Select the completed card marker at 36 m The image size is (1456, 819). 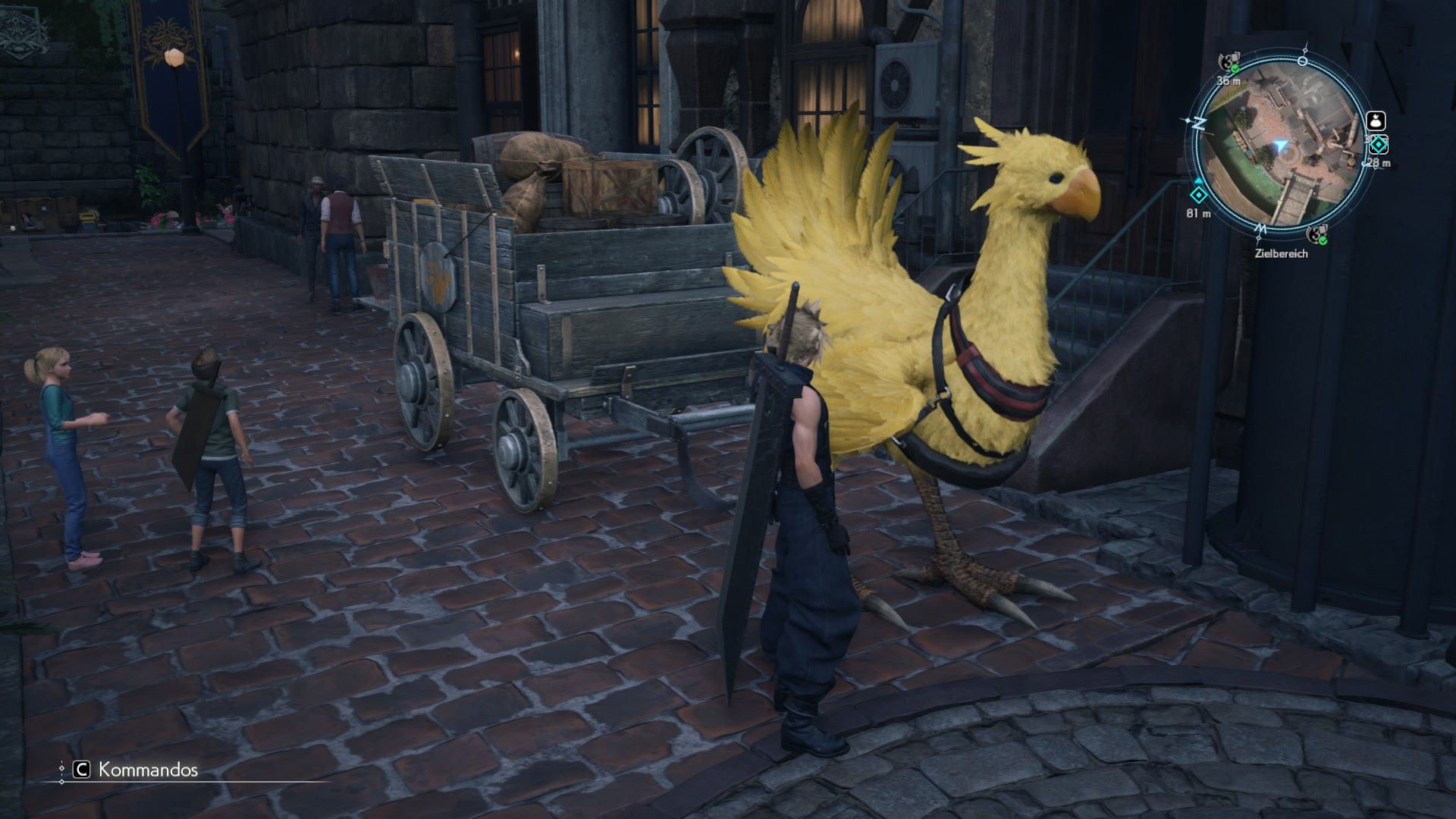1228,61
